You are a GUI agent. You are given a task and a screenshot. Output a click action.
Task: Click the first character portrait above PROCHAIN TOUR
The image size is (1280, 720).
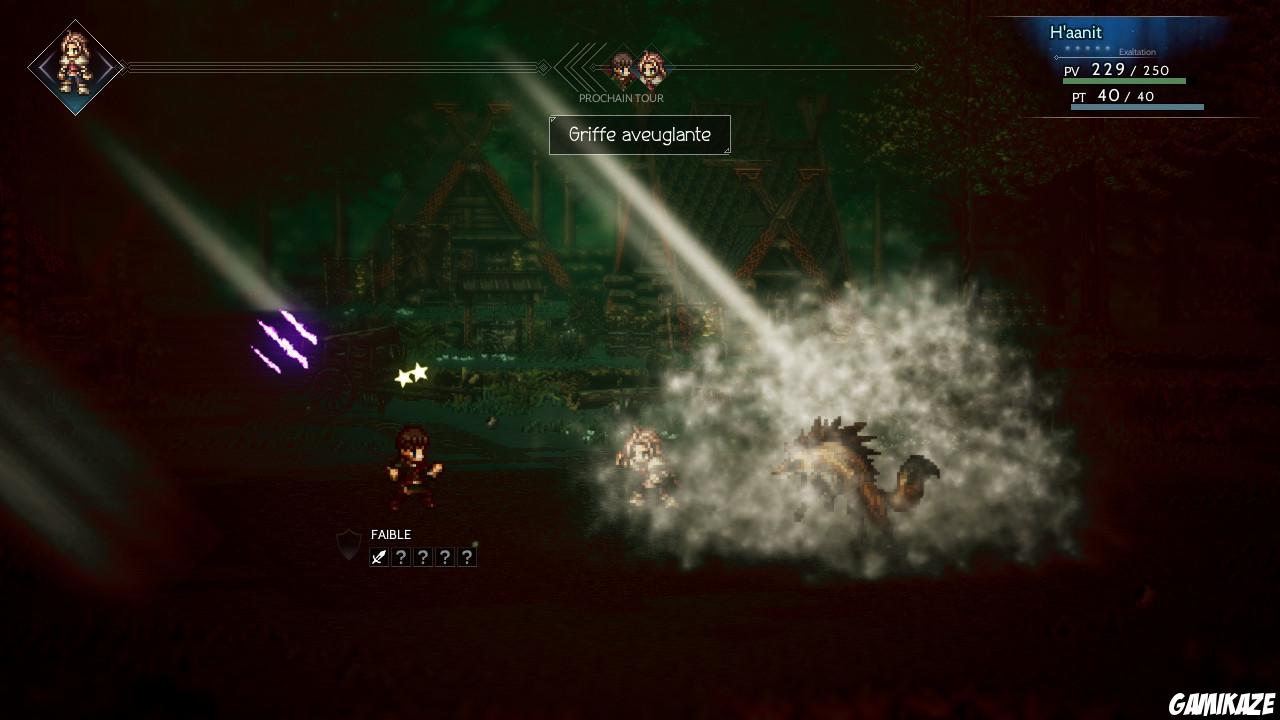620,64
